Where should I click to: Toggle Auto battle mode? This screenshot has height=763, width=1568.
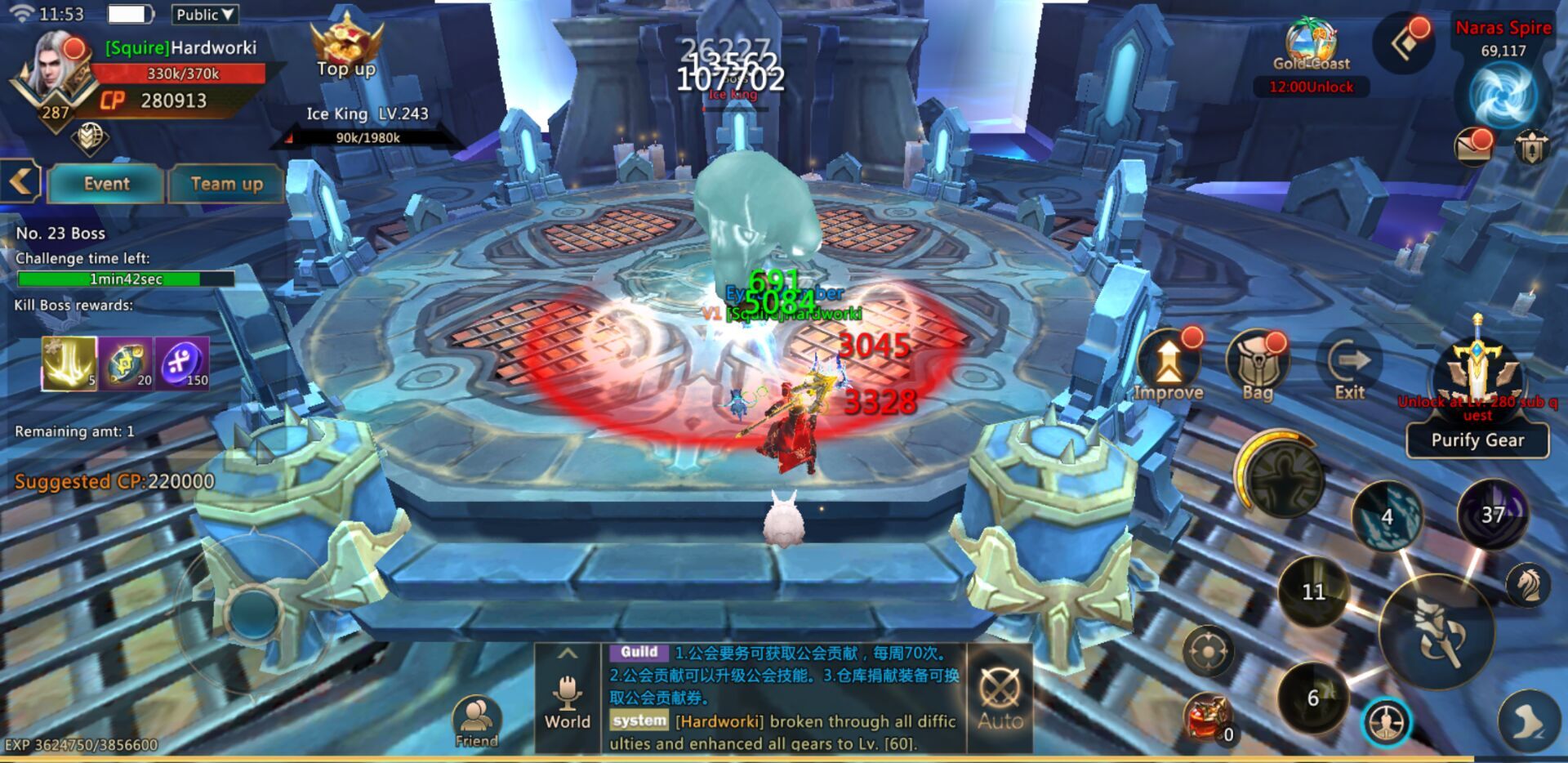(x=1000, y=698)
